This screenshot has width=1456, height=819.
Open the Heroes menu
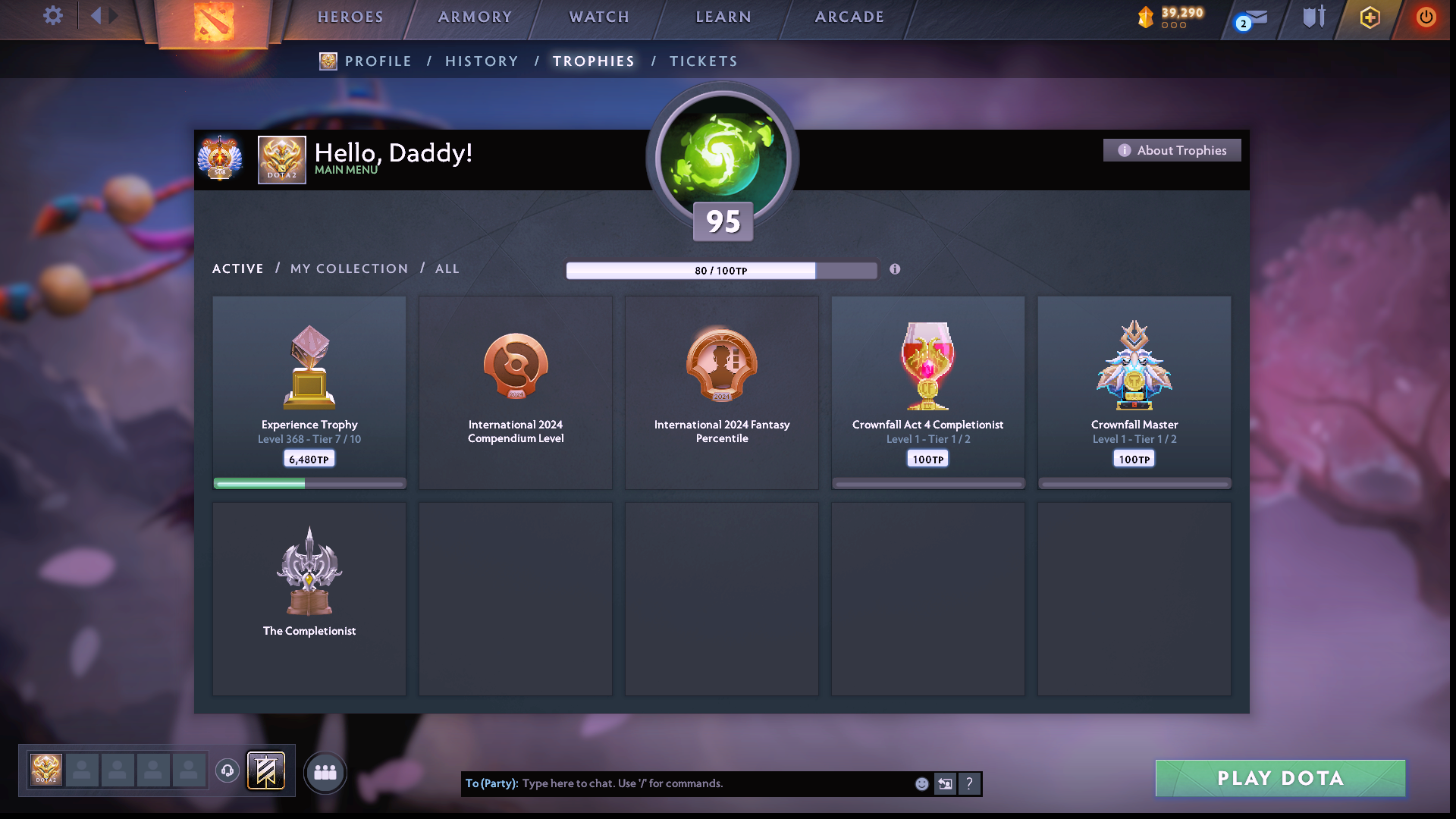(350, 17)
